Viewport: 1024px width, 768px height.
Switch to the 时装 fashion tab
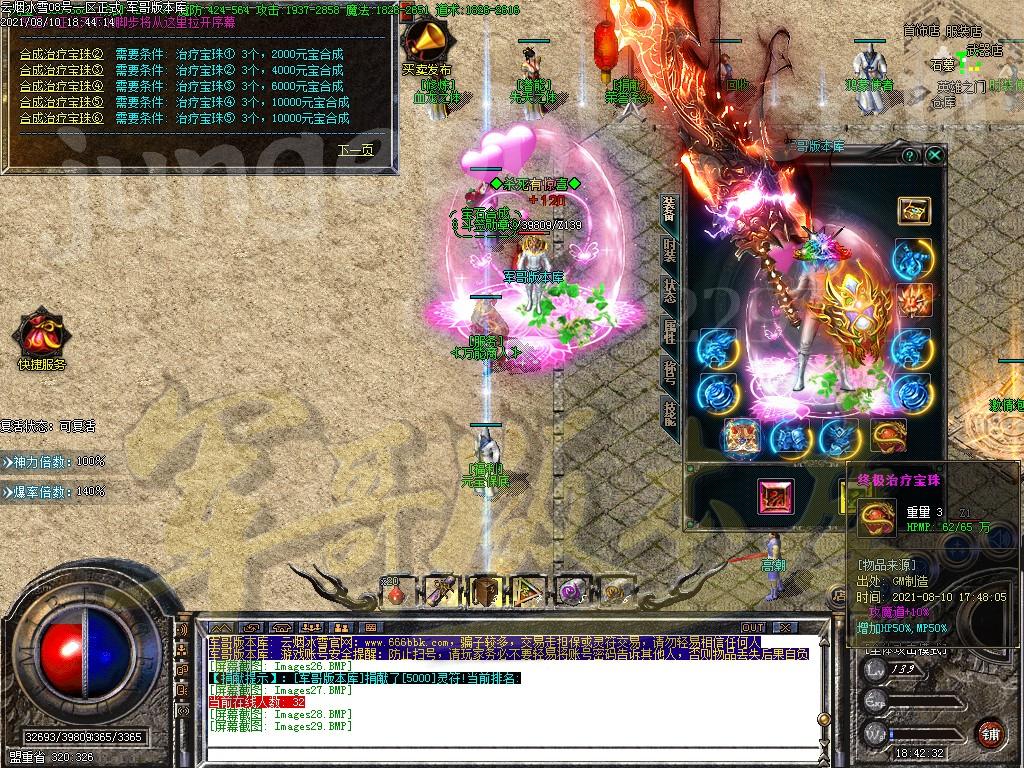[668, 250]
